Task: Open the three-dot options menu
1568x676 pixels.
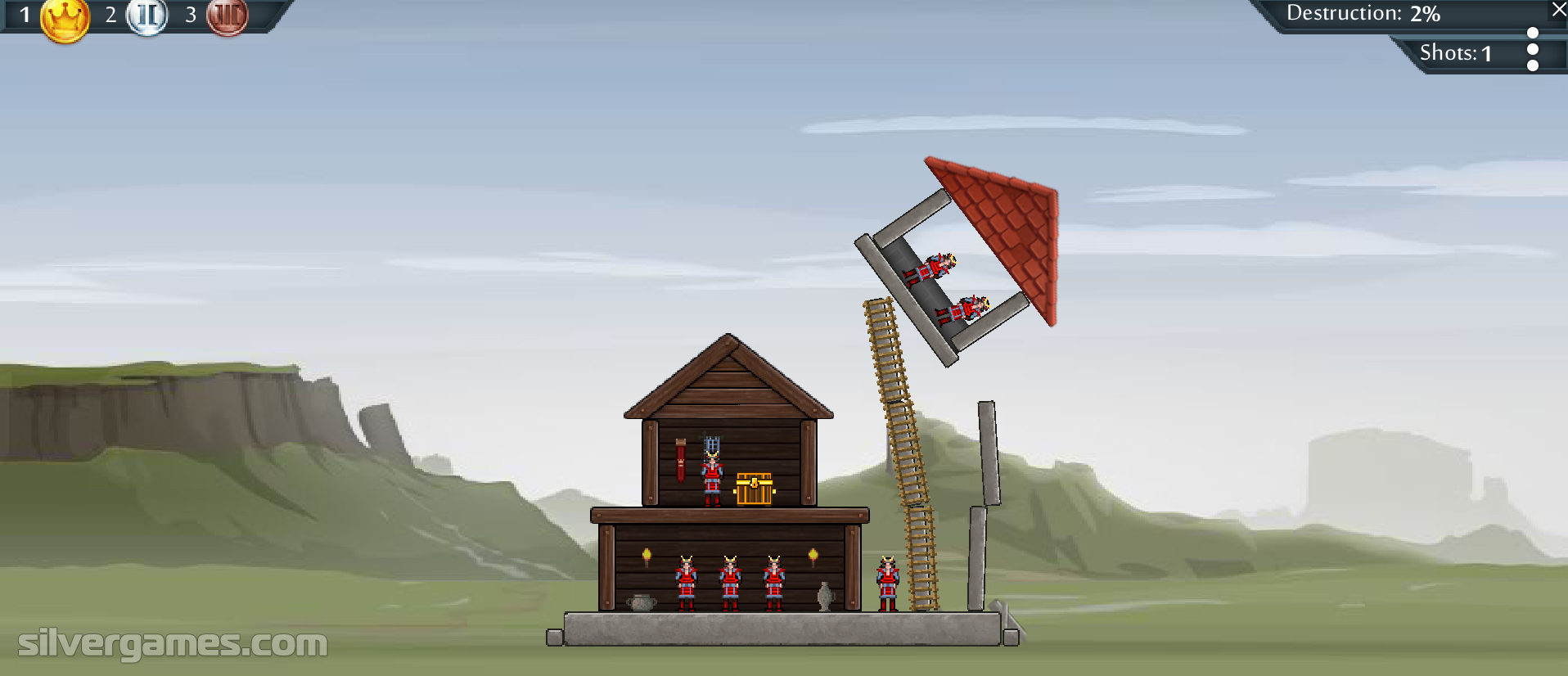Action: pyautogui.click(x=1533, y=50)
